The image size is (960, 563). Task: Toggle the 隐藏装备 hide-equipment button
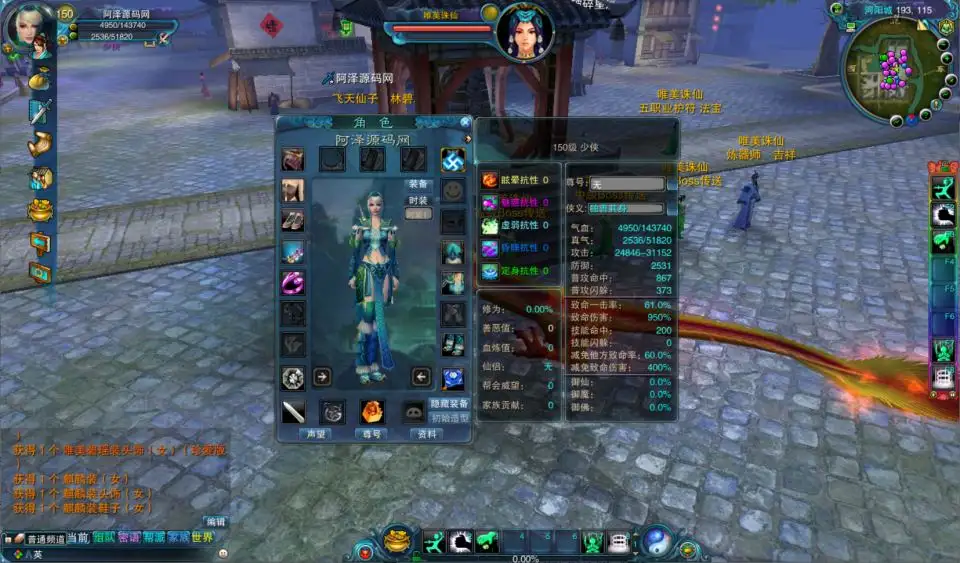(x=450, y=404)
